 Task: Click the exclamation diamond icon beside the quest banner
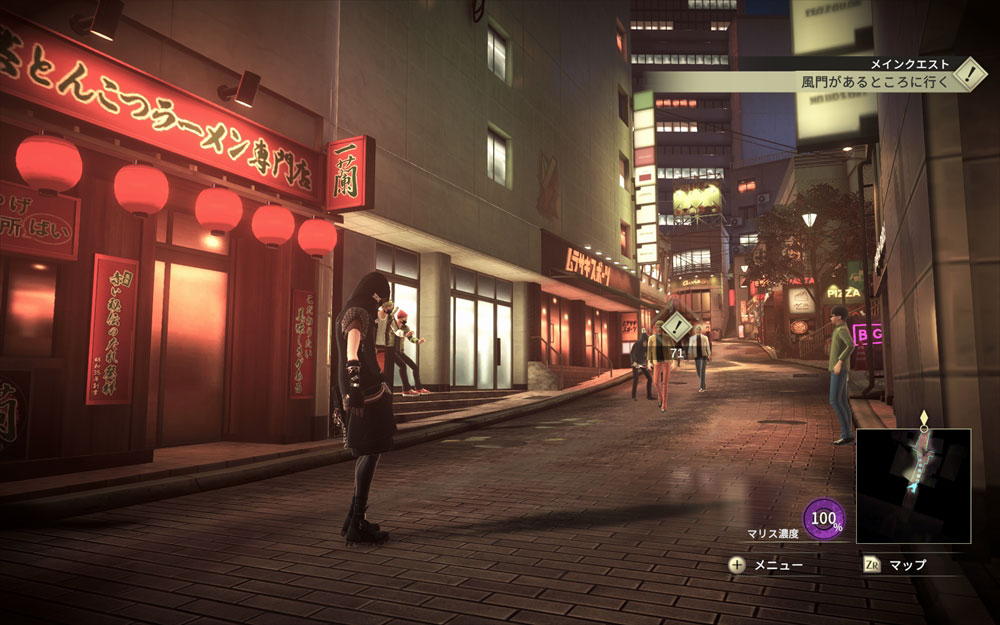click(x=969, y=73)
